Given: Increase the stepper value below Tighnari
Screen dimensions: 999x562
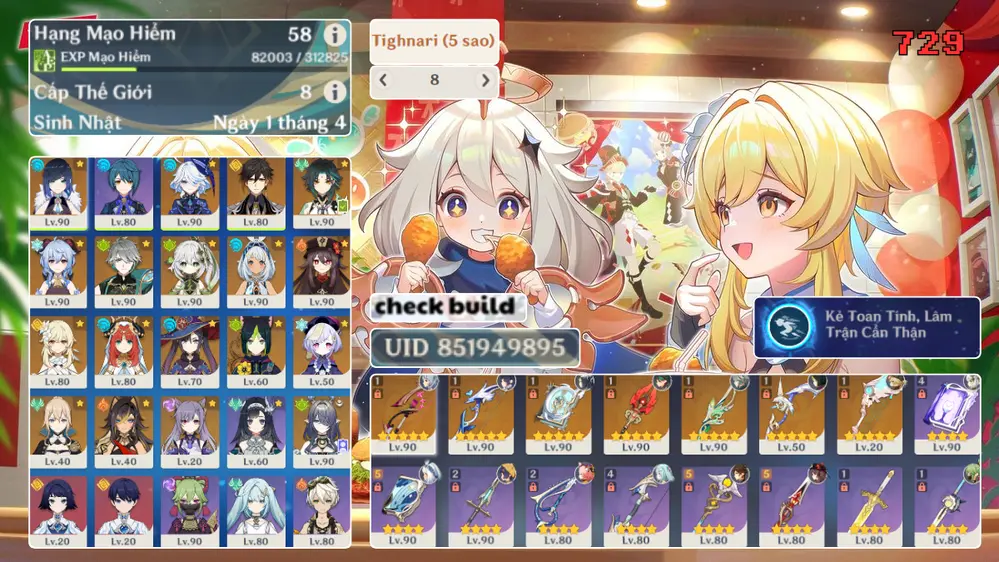Looking at the screenshot, I should [x=486, y=81].
